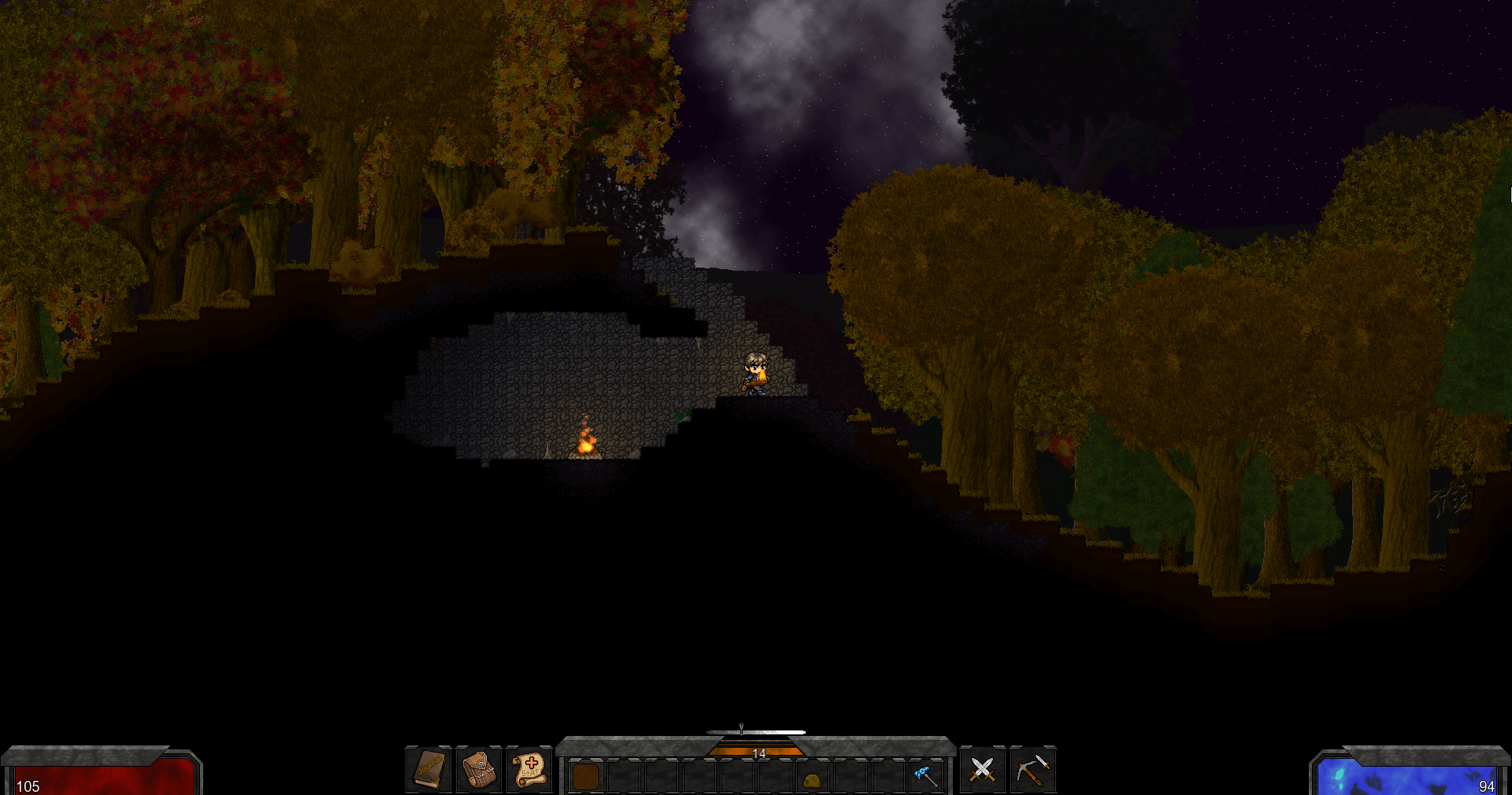The height and width of the screenshot is (795, 1512).
Task: Choose the blue hammer hotbar slot
Action: point(925,776)
